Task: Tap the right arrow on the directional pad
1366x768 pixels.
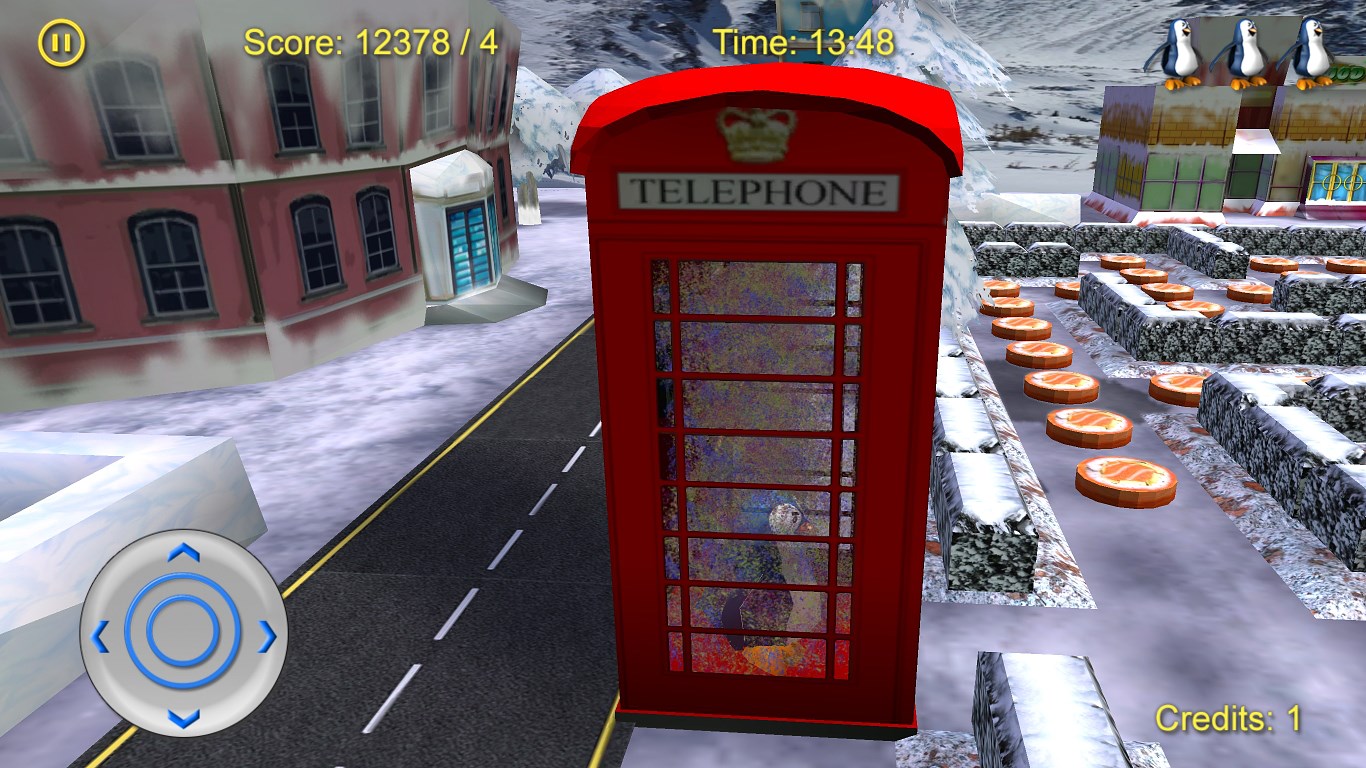Action: coord(266,635)
